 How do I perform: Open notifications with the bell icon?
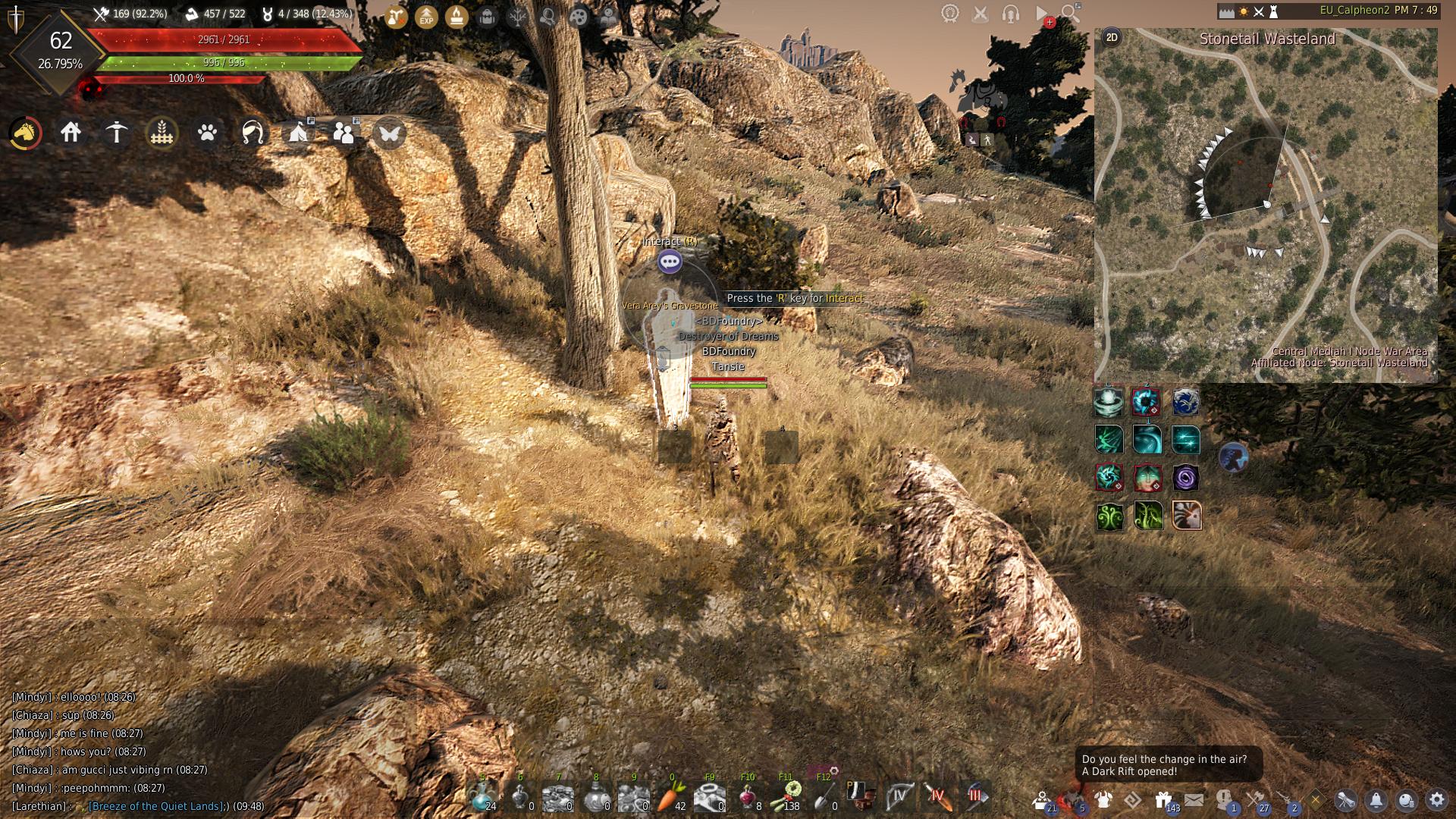click(1376, 799)
